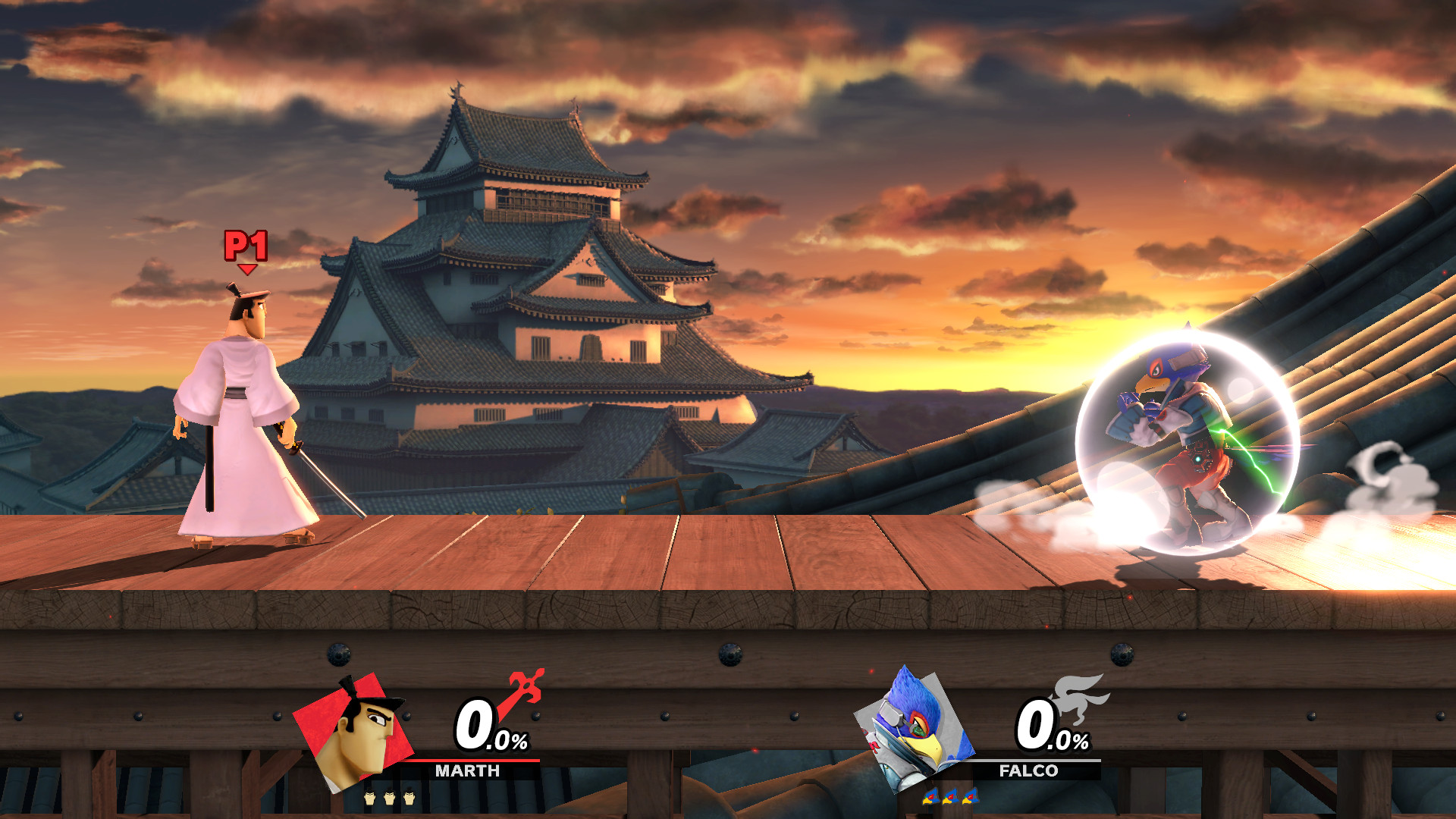Click Marth's third stock head icon
This screenshot has height=819, width=1456.
tap(410, 799)
